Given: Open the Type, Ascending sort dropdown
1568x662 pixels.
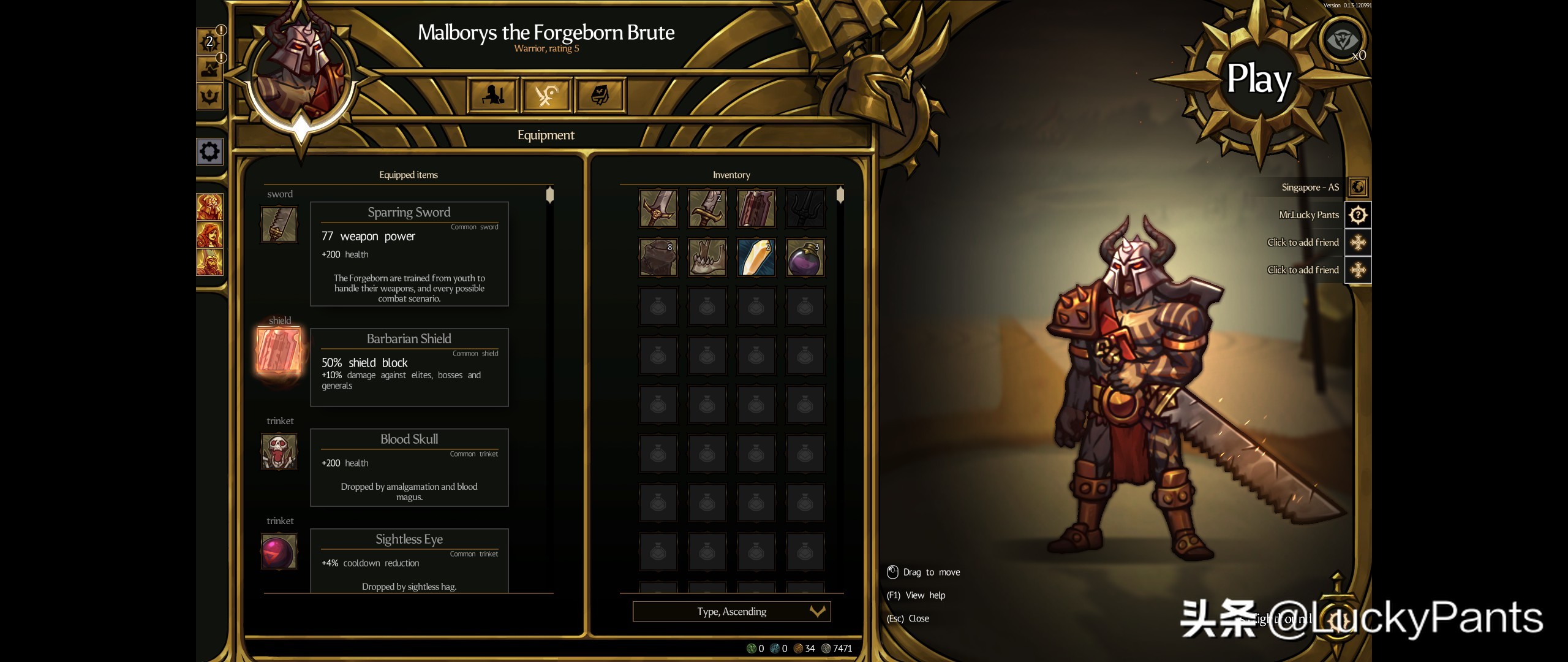Looking at the screenshot, I should [x=731, y=611].
